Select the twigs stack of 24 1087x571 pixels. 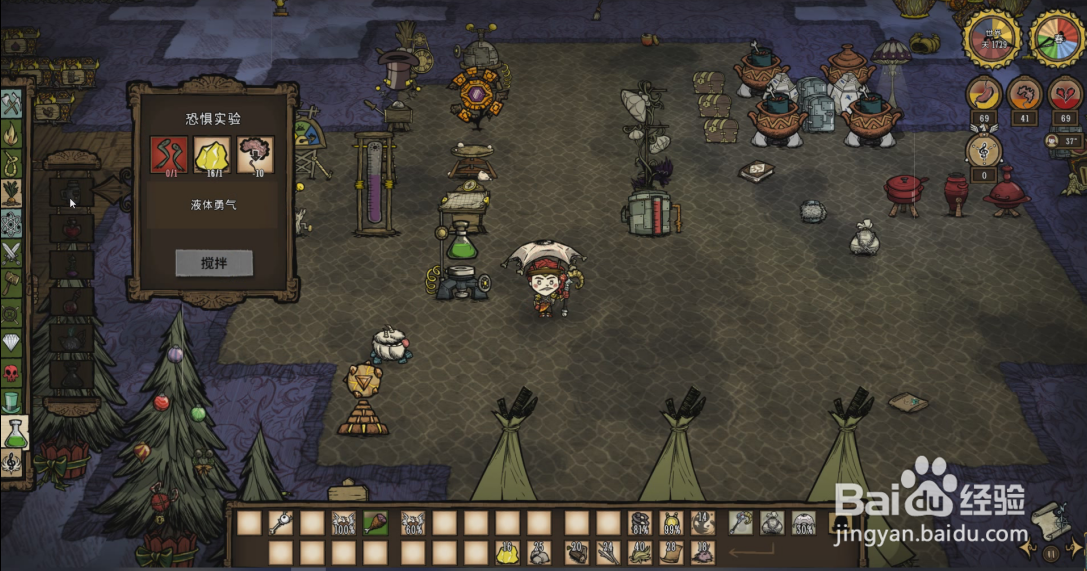click(x=607, y=551)
